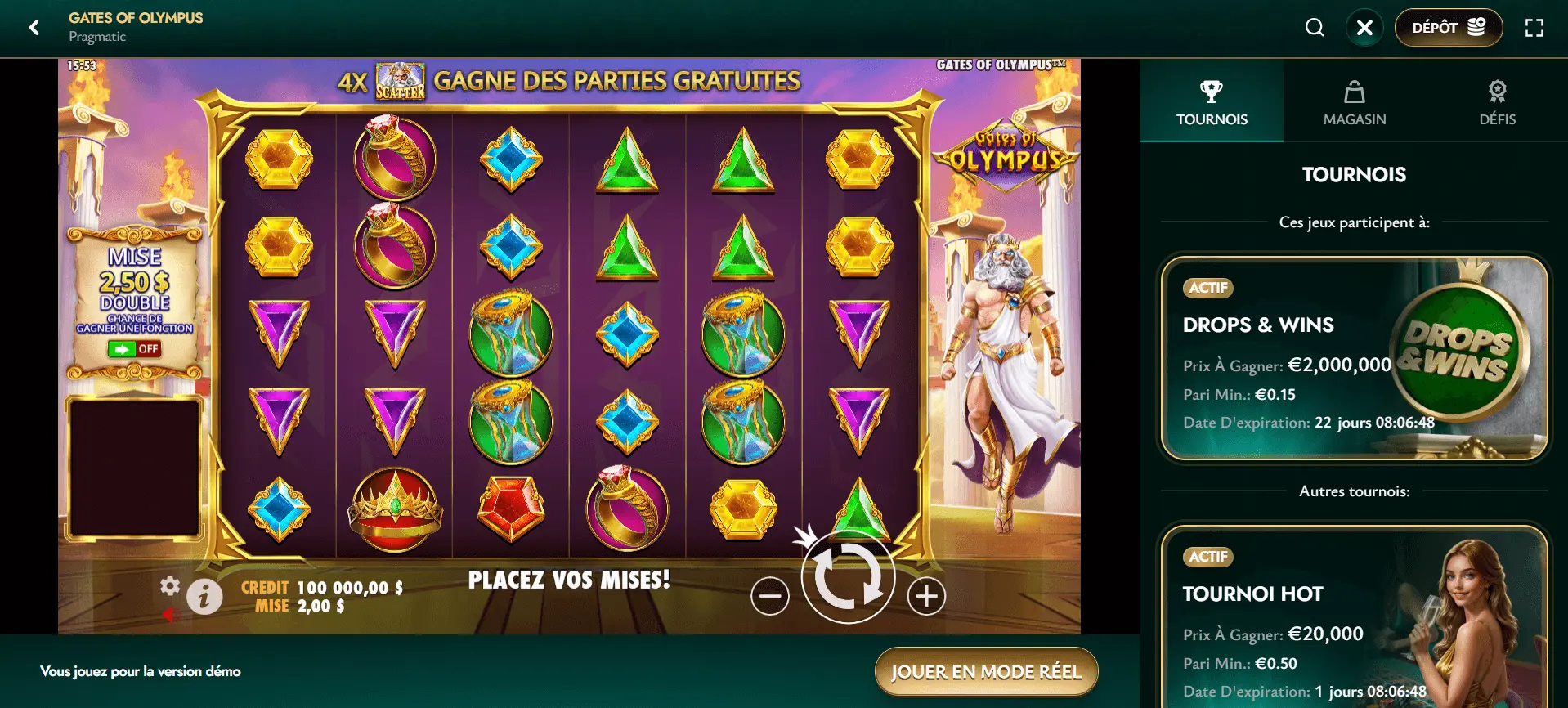This screenshot has height=708, width=1568.
Task: Close the game with the X button
Action: pyautogui.click(x=1364, y=28)
